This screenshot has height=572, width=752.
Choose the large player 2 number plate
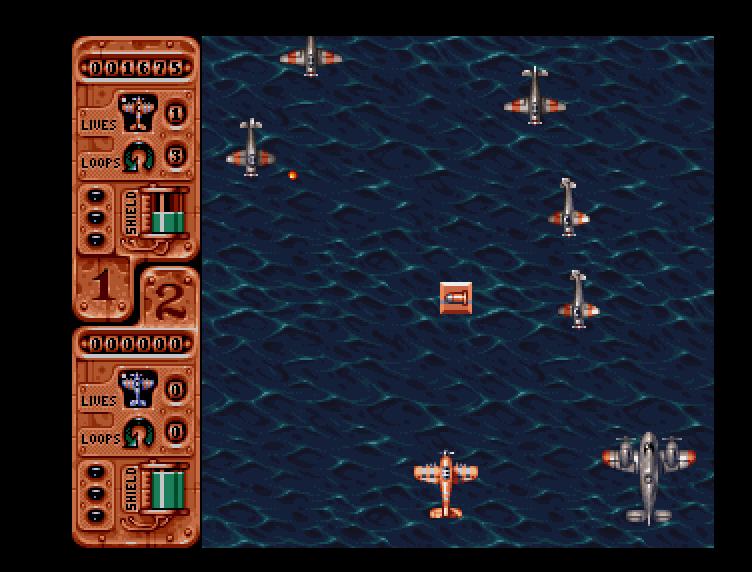(x=169, y=298)
